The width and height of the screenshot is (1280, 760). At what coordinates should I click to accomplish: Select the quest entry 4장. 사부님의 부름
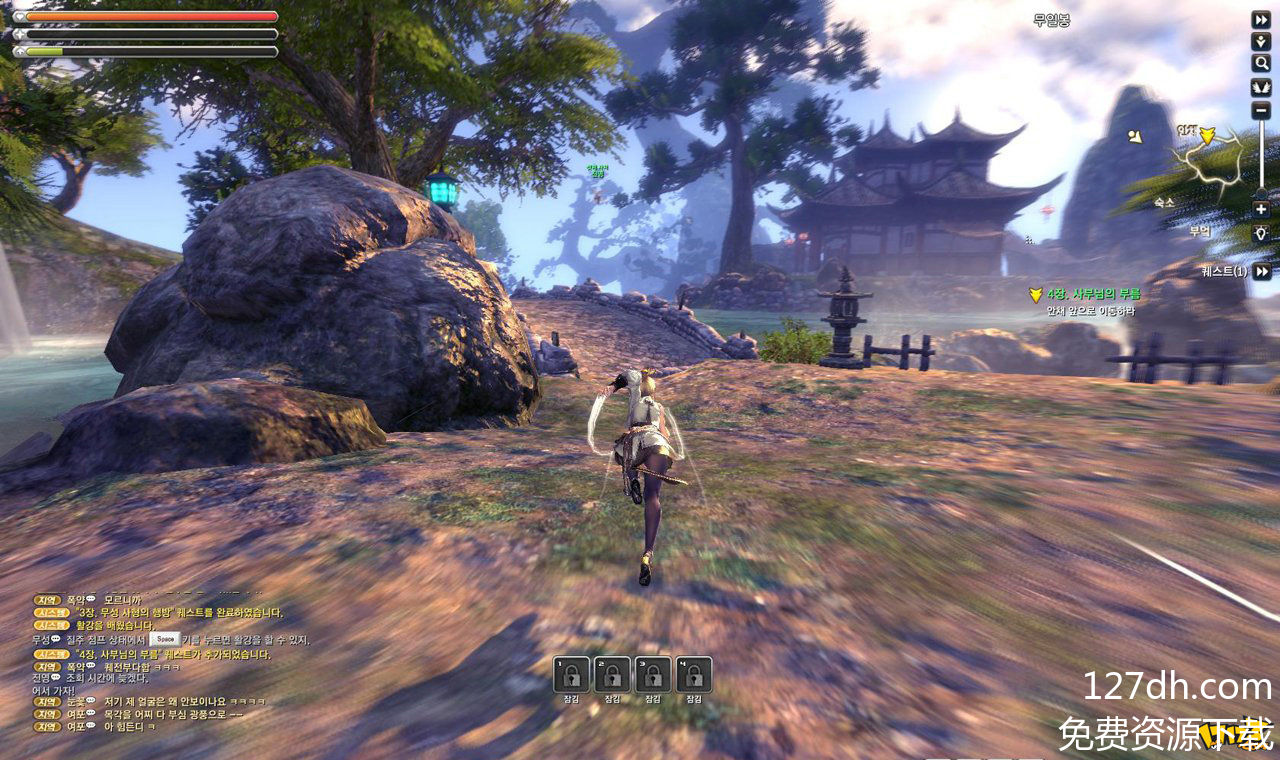(x=1093, y=294)
